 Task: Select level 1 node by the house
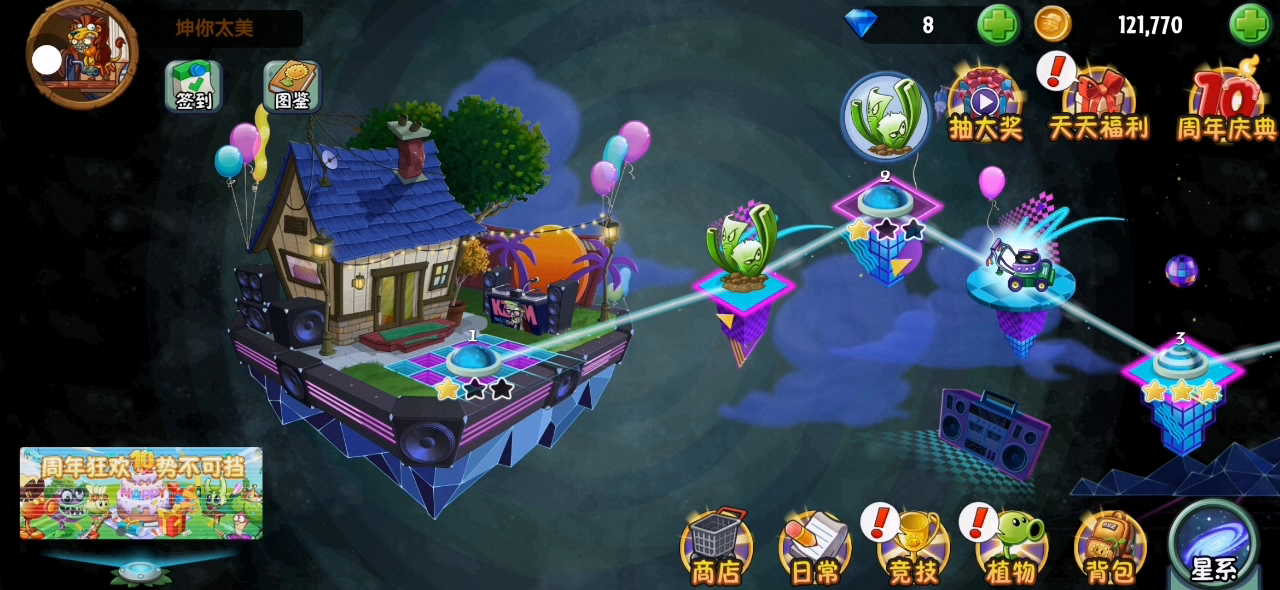point(473,359)
